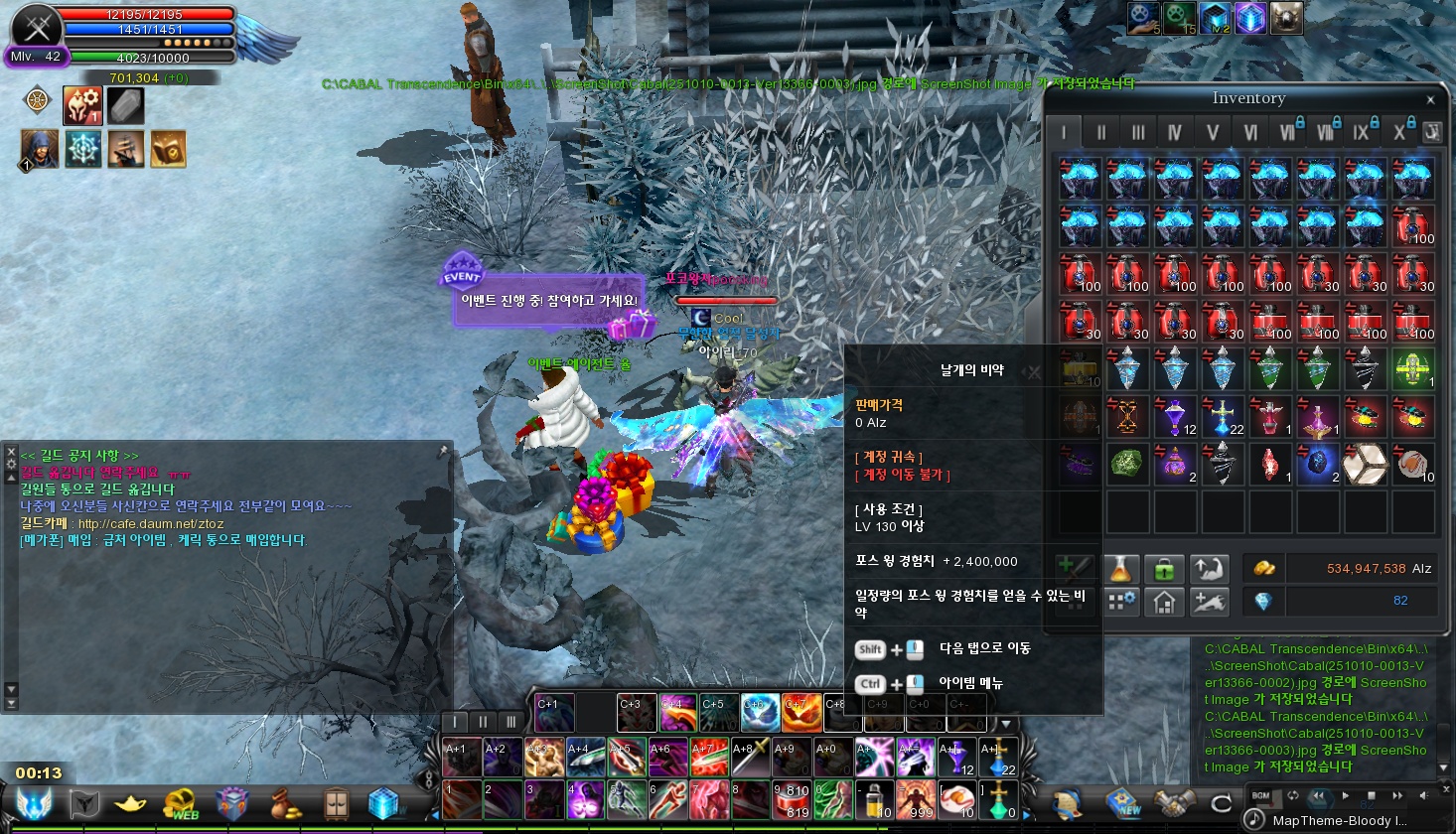Click the orange flask inventory button
Viewport: 1456px width, 834px height.
[x=1120, y=569]
